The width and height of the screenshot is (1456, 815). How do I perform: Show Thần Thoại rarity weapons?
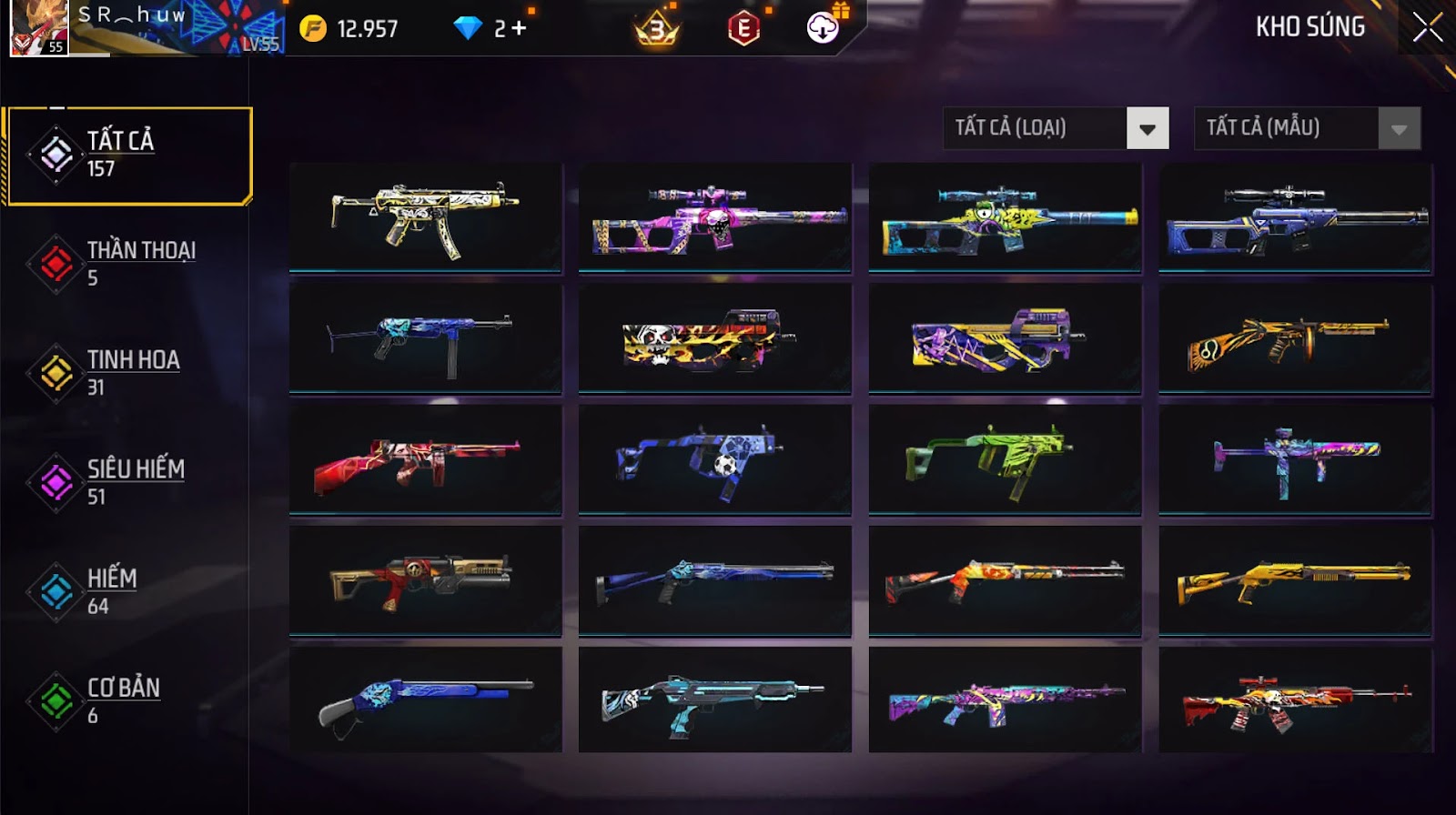[x=127, y=264]
